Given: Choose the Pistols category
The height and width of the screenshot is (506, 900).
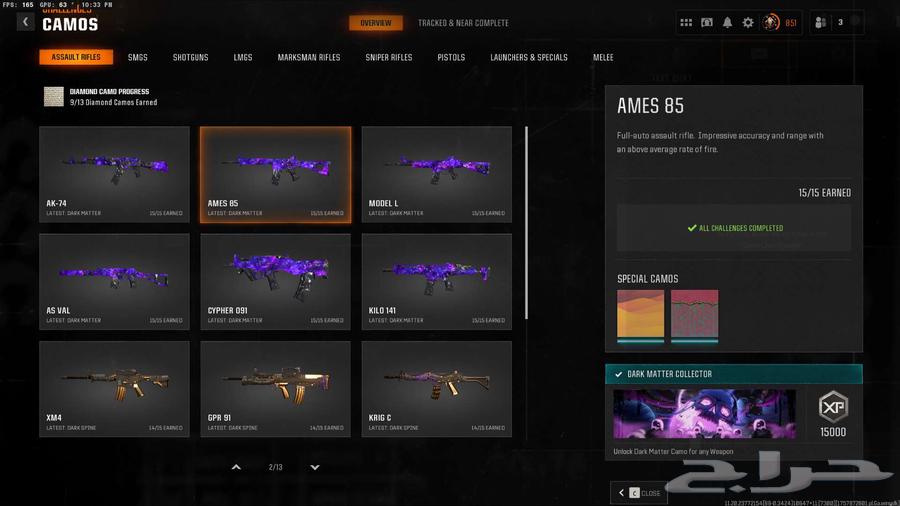Looking at the screenshot, I should click(x=451, y=58).
